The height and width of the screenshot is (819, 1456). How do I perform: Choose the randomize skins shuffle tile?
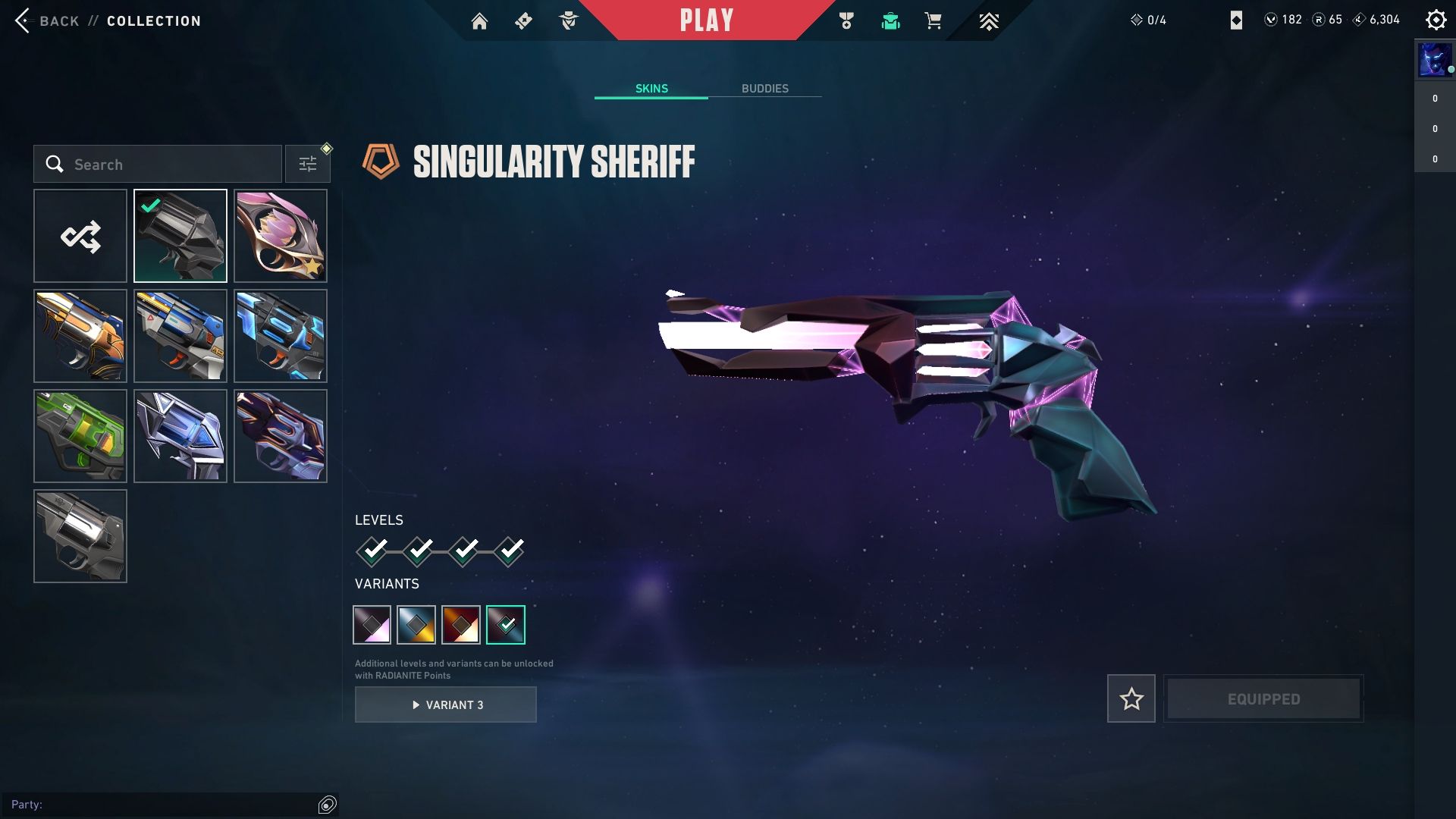[x=80, y=237]
